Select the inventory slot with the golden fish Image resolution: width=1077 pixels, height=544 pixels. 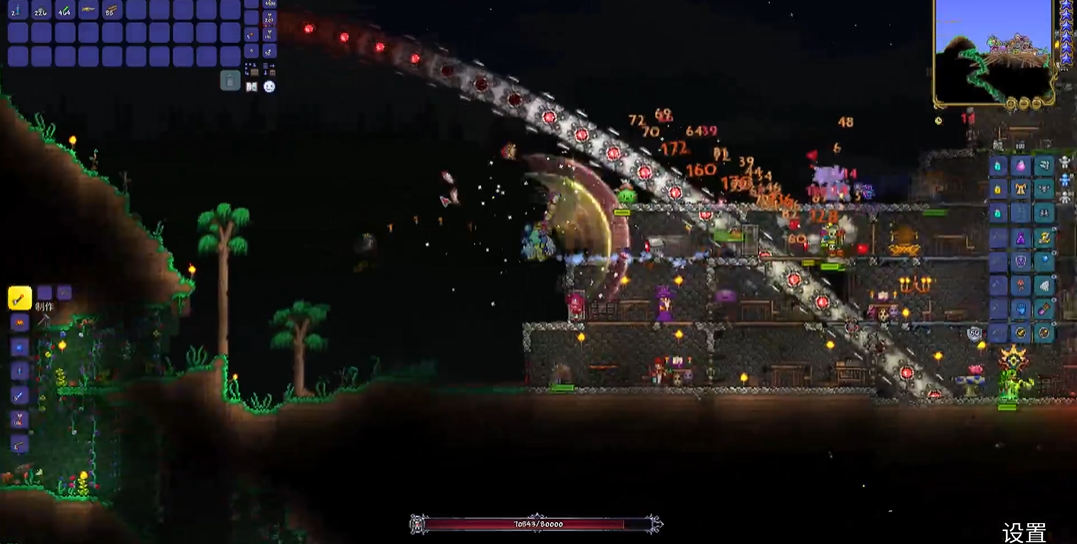tap(88, 10)
